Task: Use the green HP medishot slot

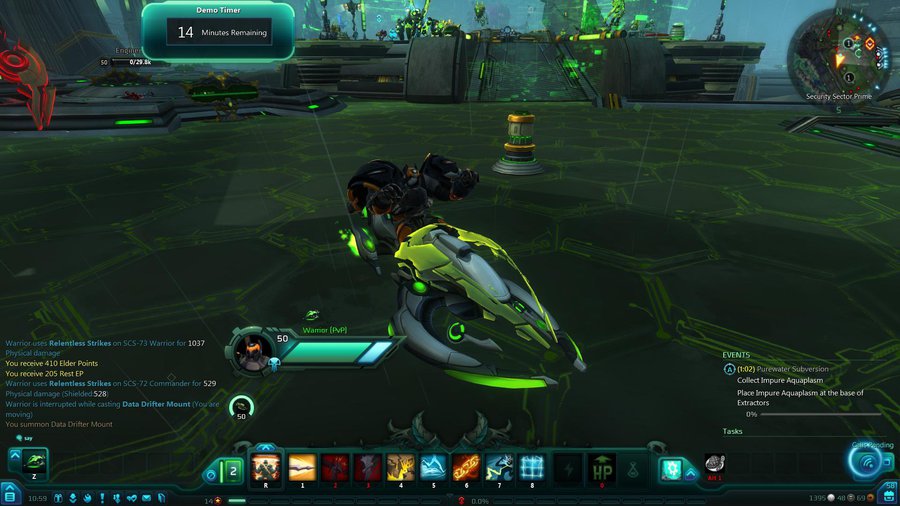Action: [602, 467]
